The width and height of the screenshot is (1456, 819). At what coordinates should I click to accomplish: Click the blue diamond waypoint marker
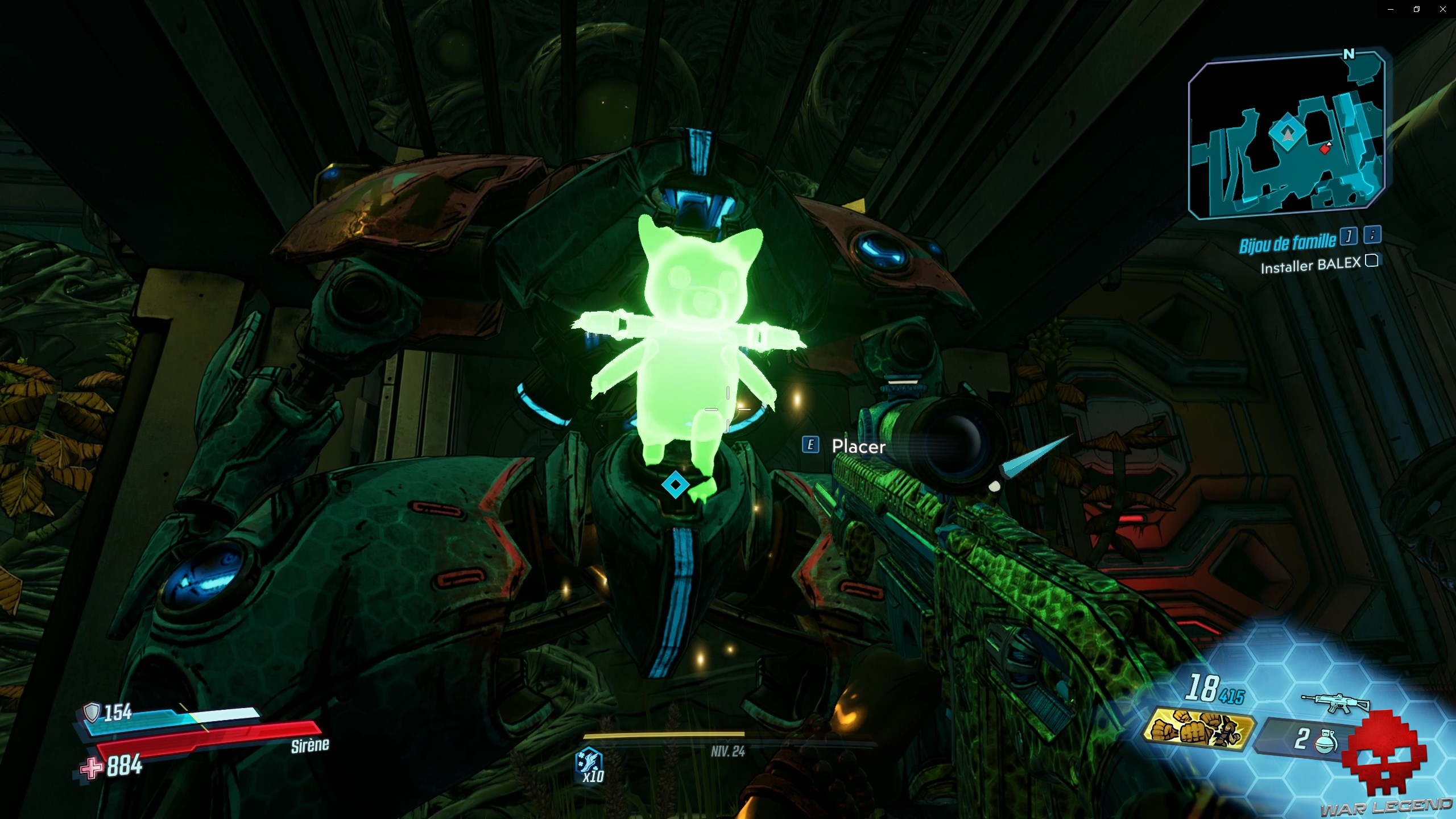pos(675,485)
